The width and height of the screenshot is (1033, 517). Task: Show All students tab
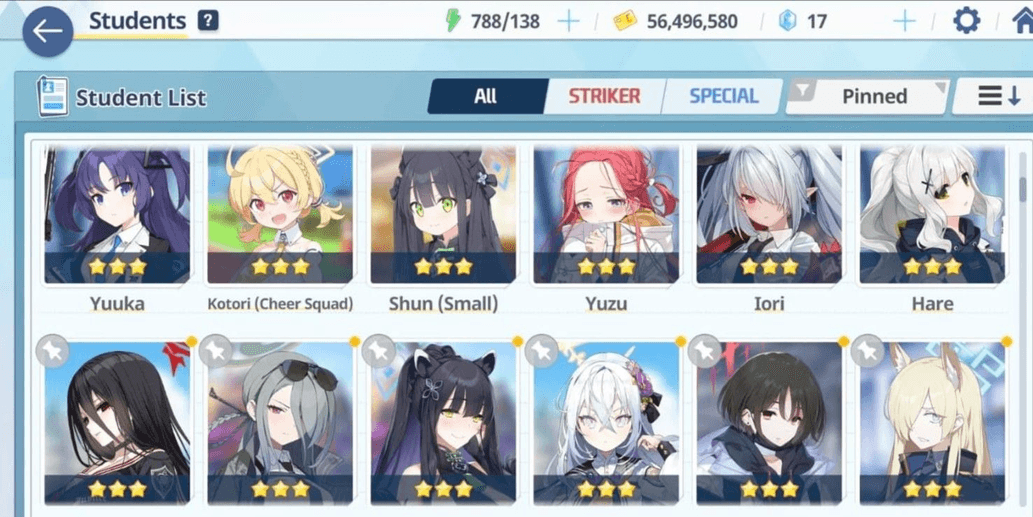click(486, 97)
